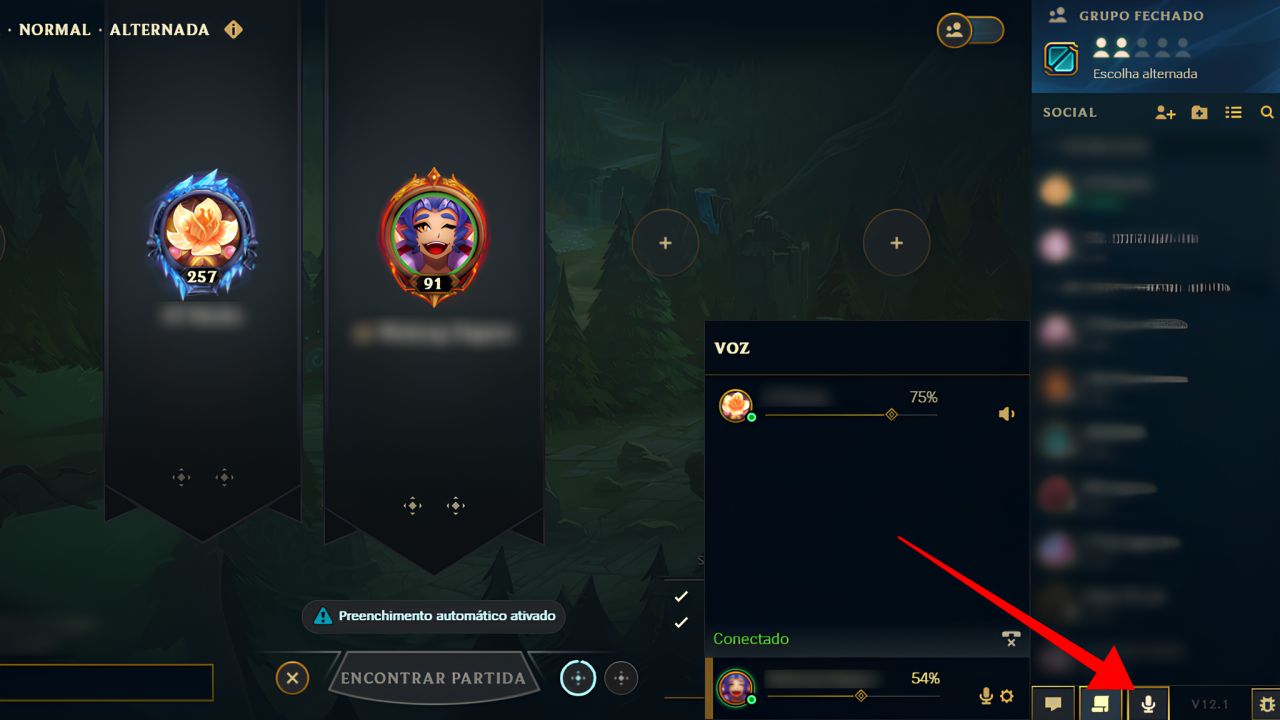The height and width of the screenshot is (720, 1280).
Task: Open the secondary role selector
Action: pos(621,678)
